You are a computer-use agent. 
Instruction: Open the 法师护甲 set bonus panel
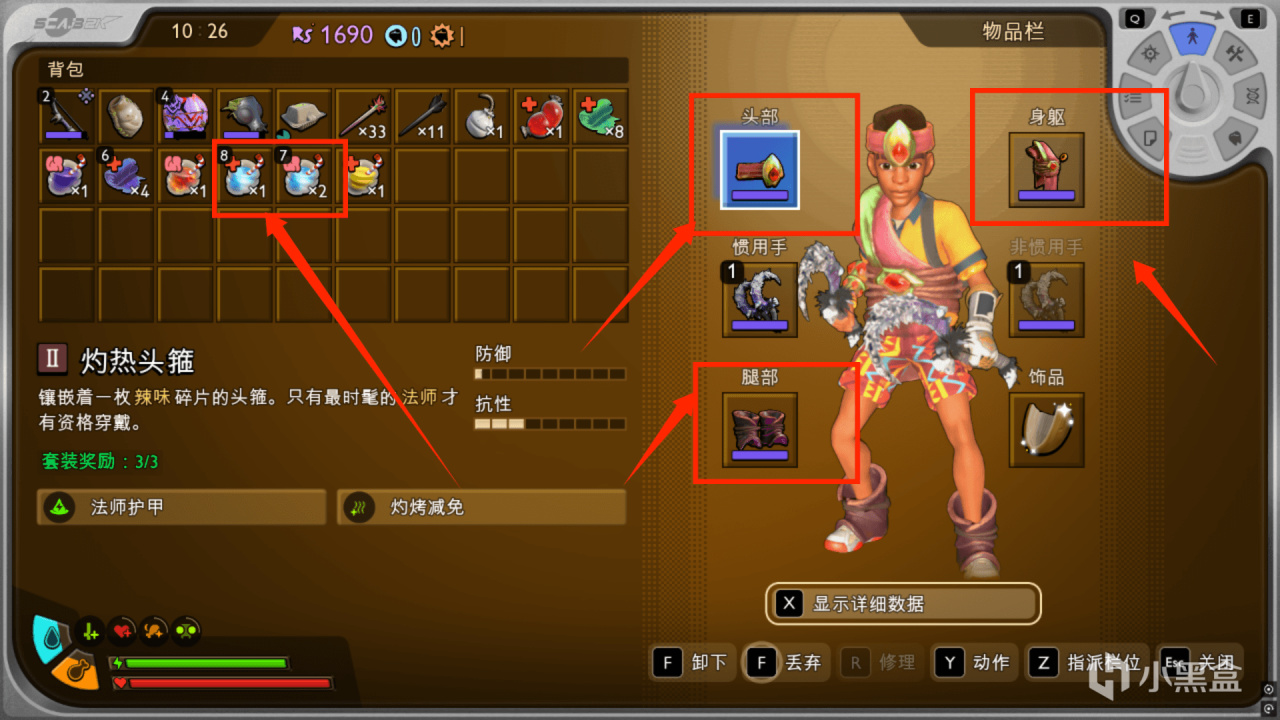(180, 507)
